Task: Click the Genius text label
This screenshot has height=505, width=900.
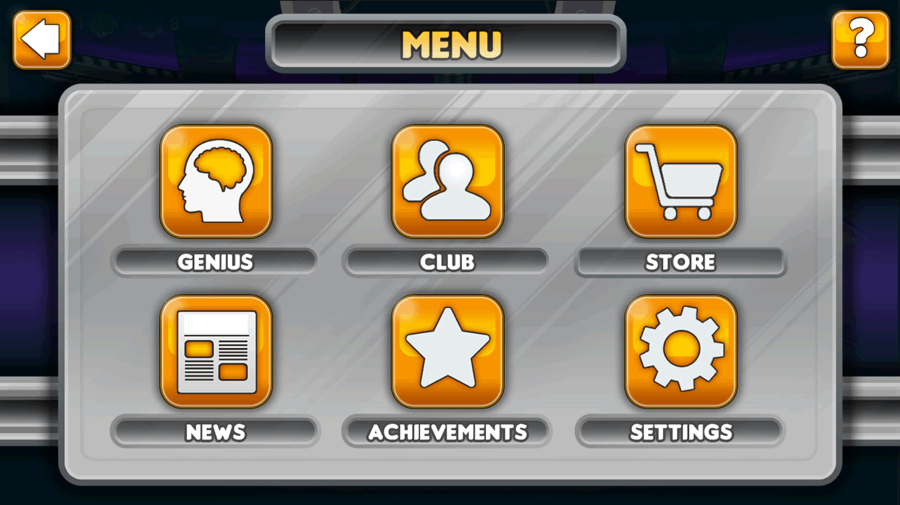Action: click(215, 262)
